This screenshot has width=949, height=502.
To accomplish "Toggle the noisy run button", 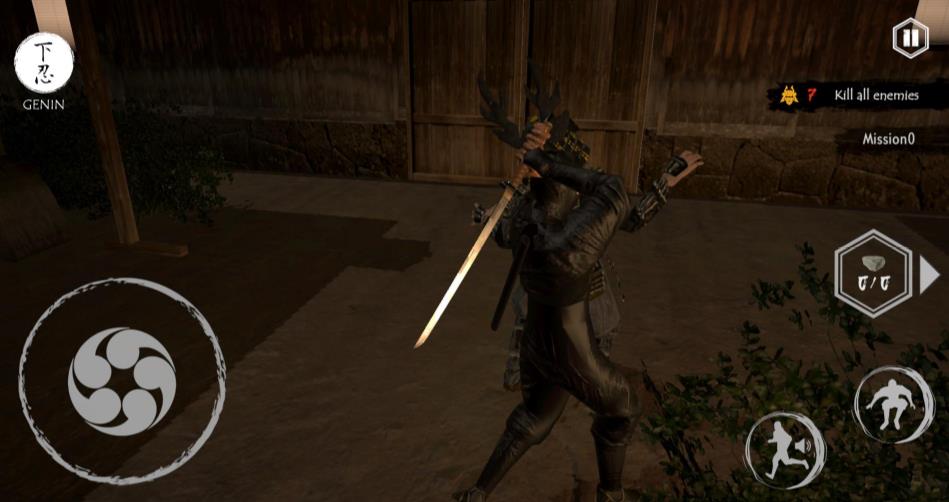I will coord(785,449).
